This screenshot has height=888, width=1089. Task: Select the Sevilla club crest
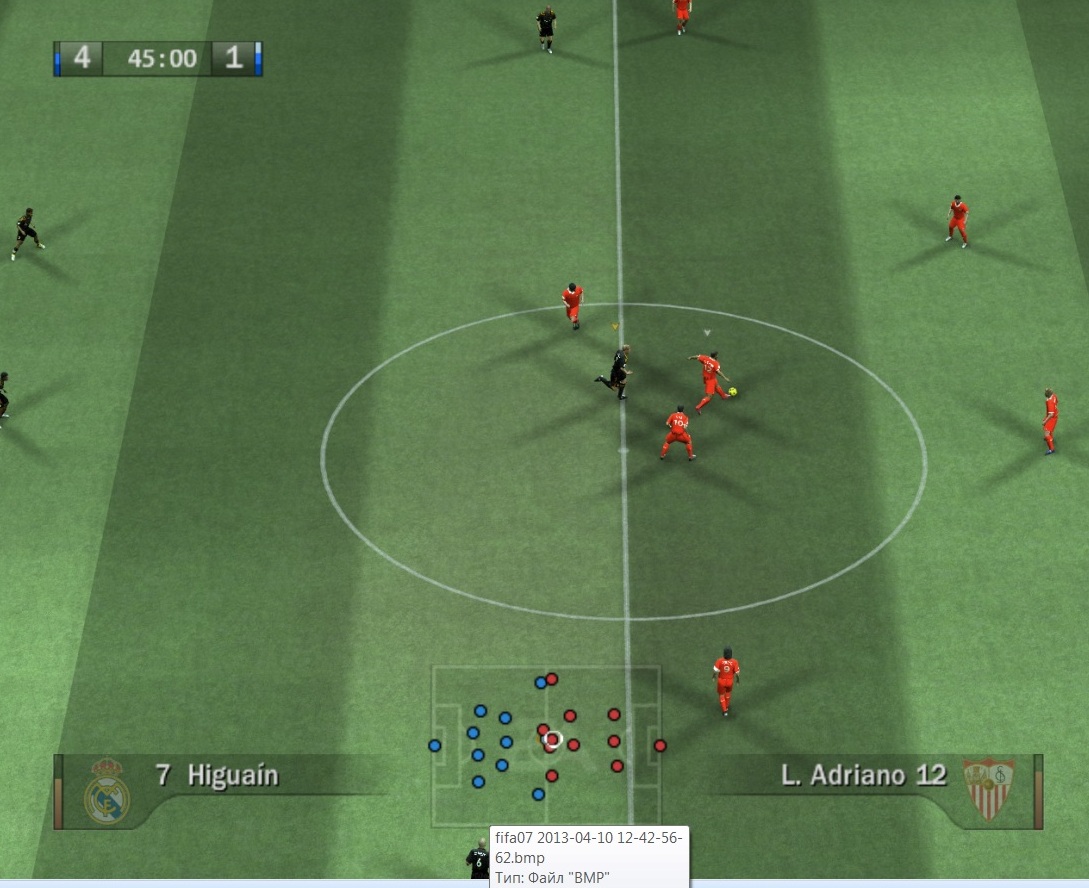988,787
